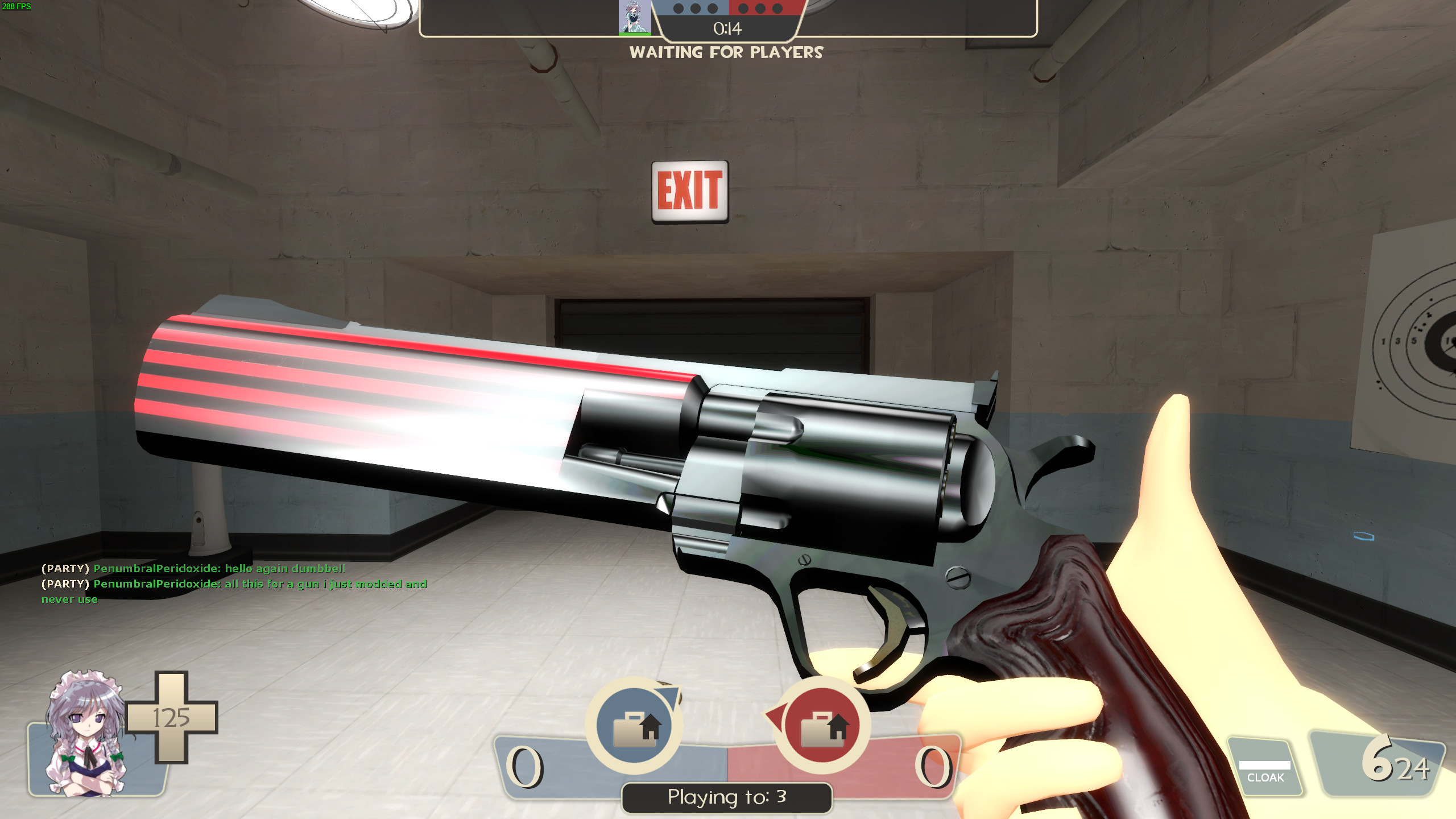Expand the round timer panel showing 0:14
The height and width of the screenshot is (819, 1456).
click(x=728, y=28)
